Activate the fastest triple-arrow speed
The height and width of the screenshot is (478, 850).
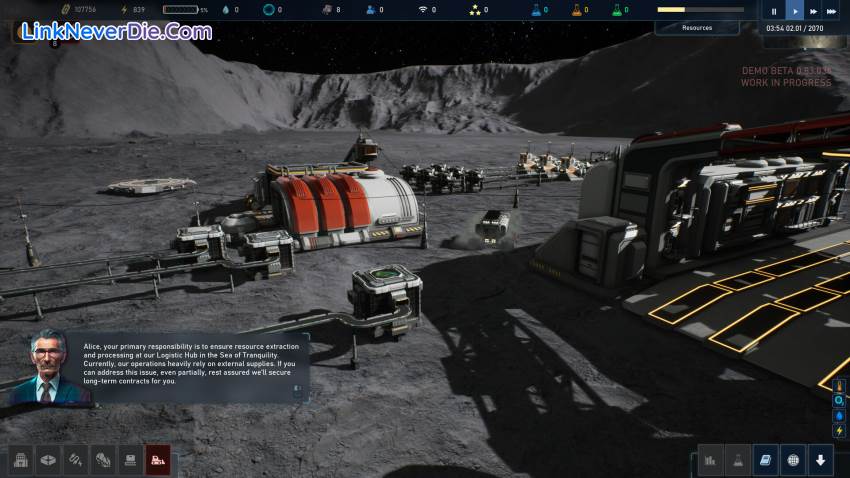(x=835, y=12)
